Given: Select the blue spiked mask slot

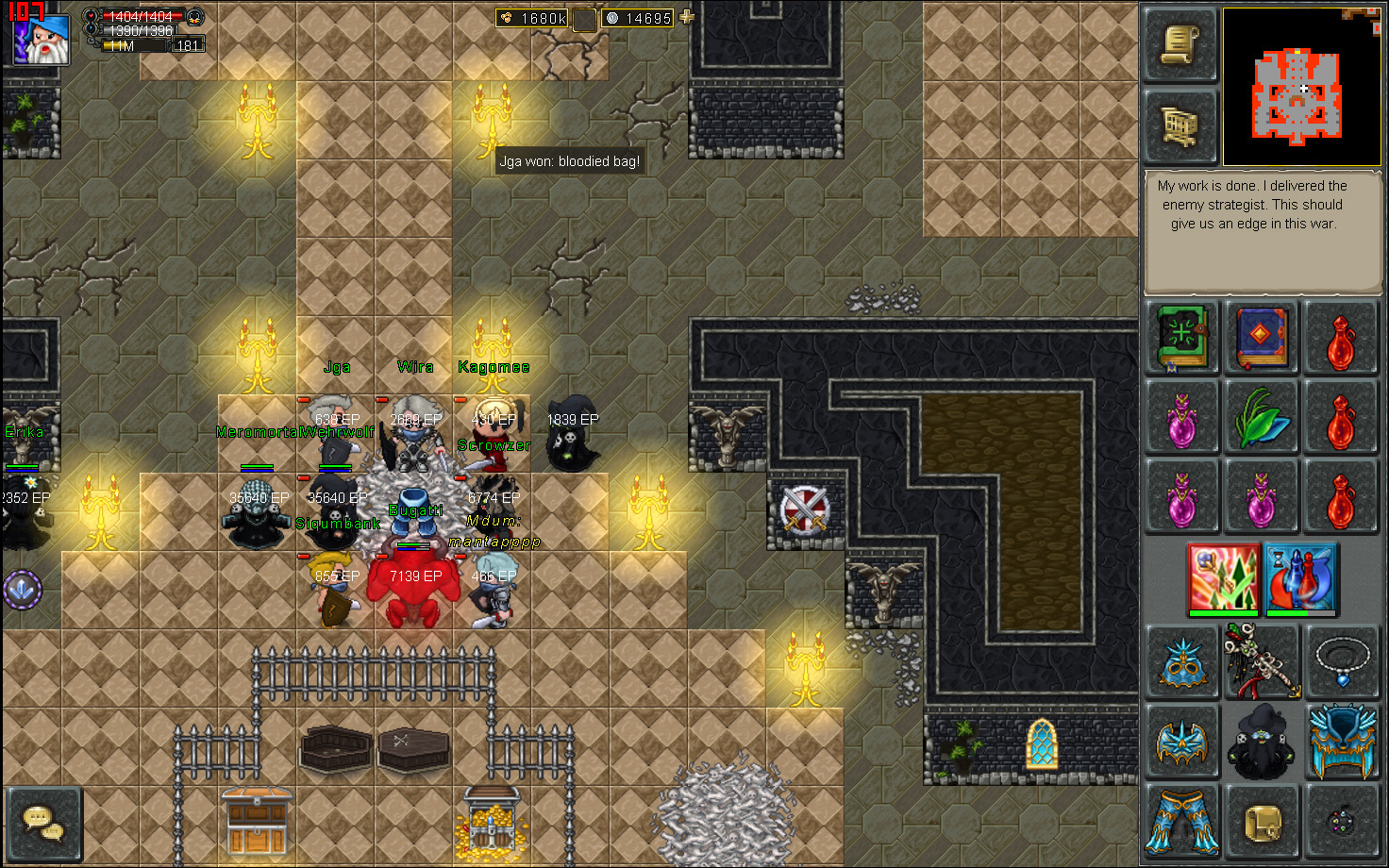Looking at the screenshot, I should point(1182,662).
